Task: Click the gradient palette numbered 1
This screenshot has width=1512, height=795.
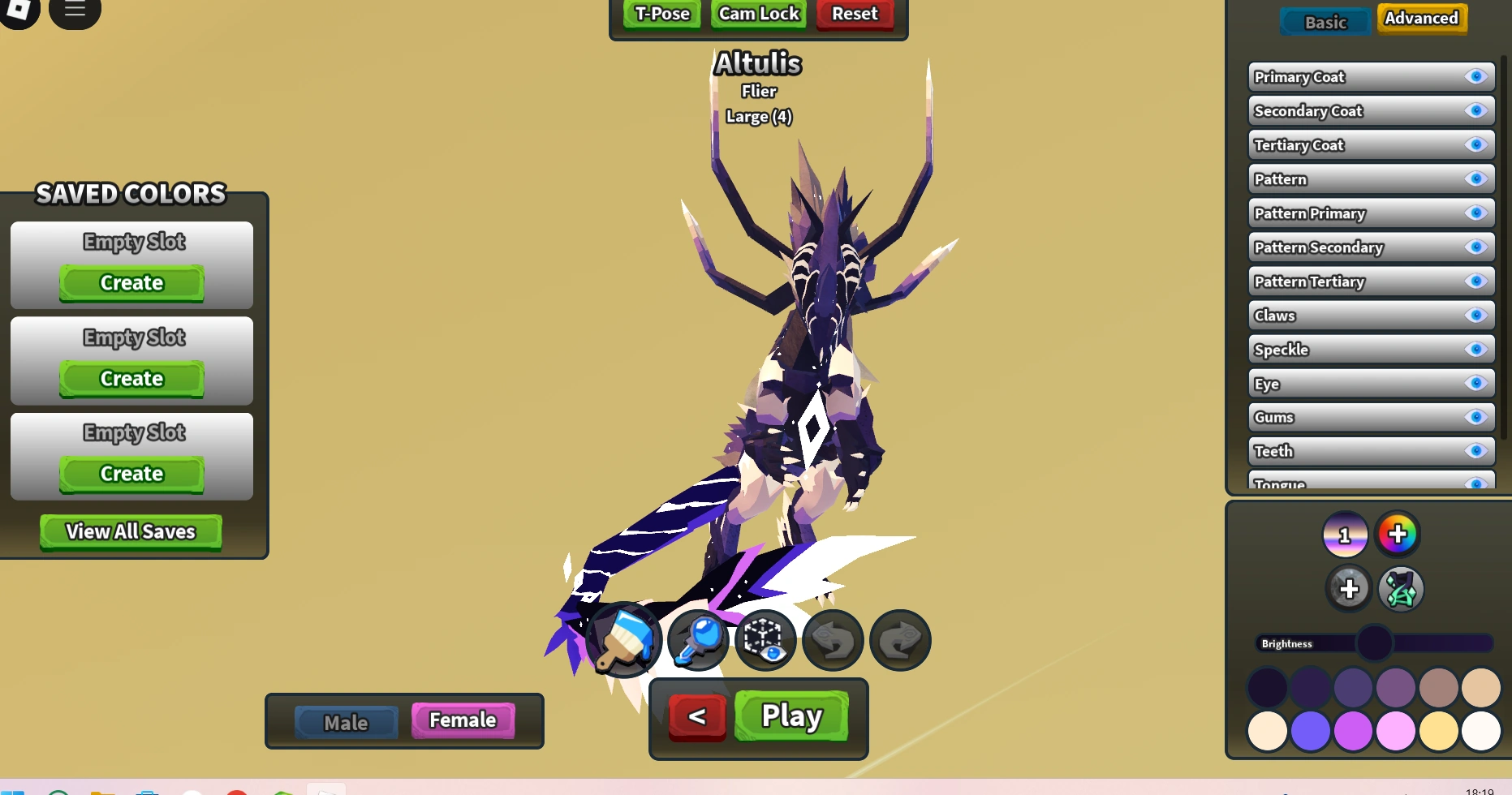Action: pos(1346,534)
